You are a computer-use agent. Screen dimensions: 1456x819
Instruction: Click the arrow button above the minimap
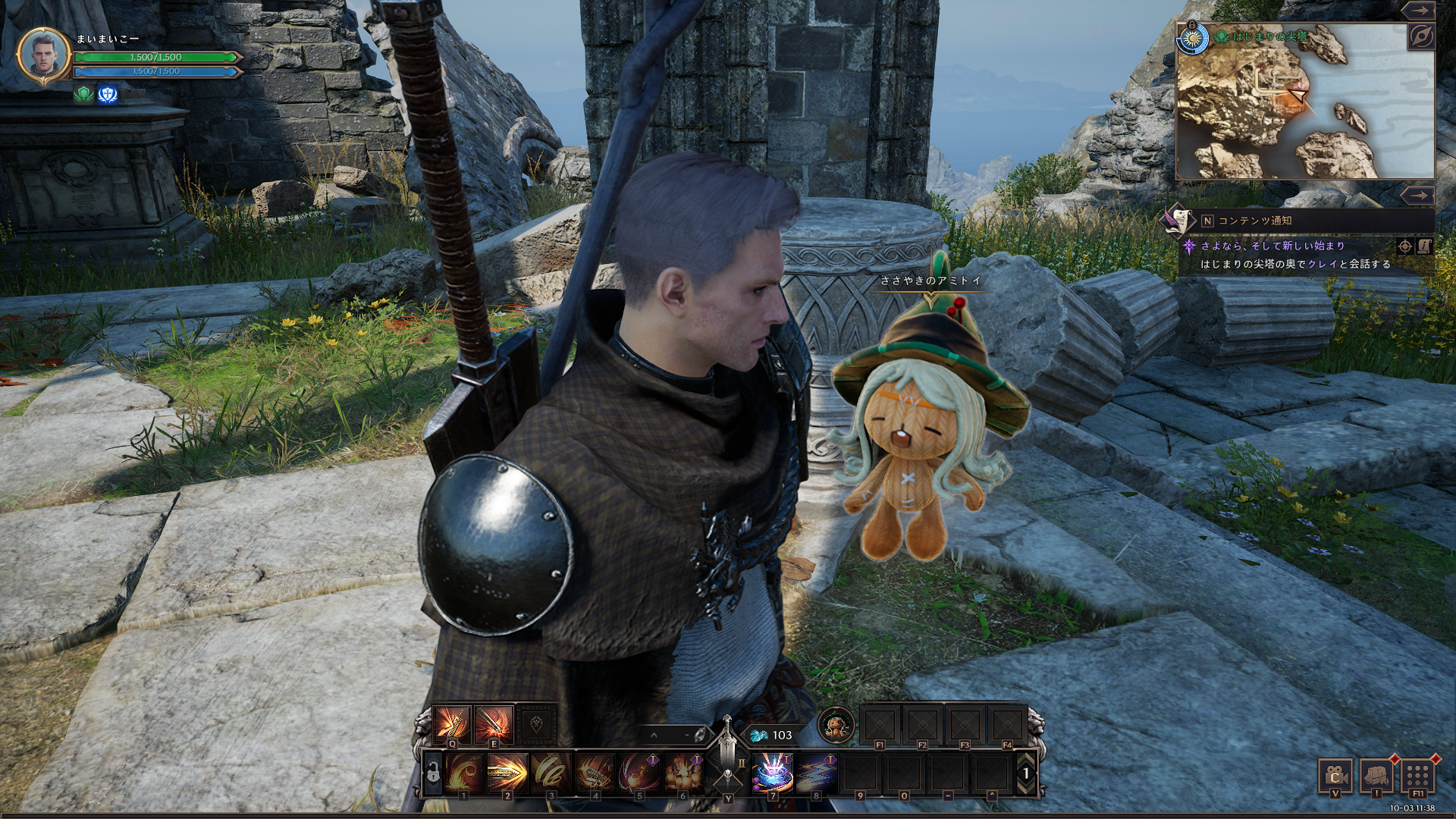coord(1417,10)
